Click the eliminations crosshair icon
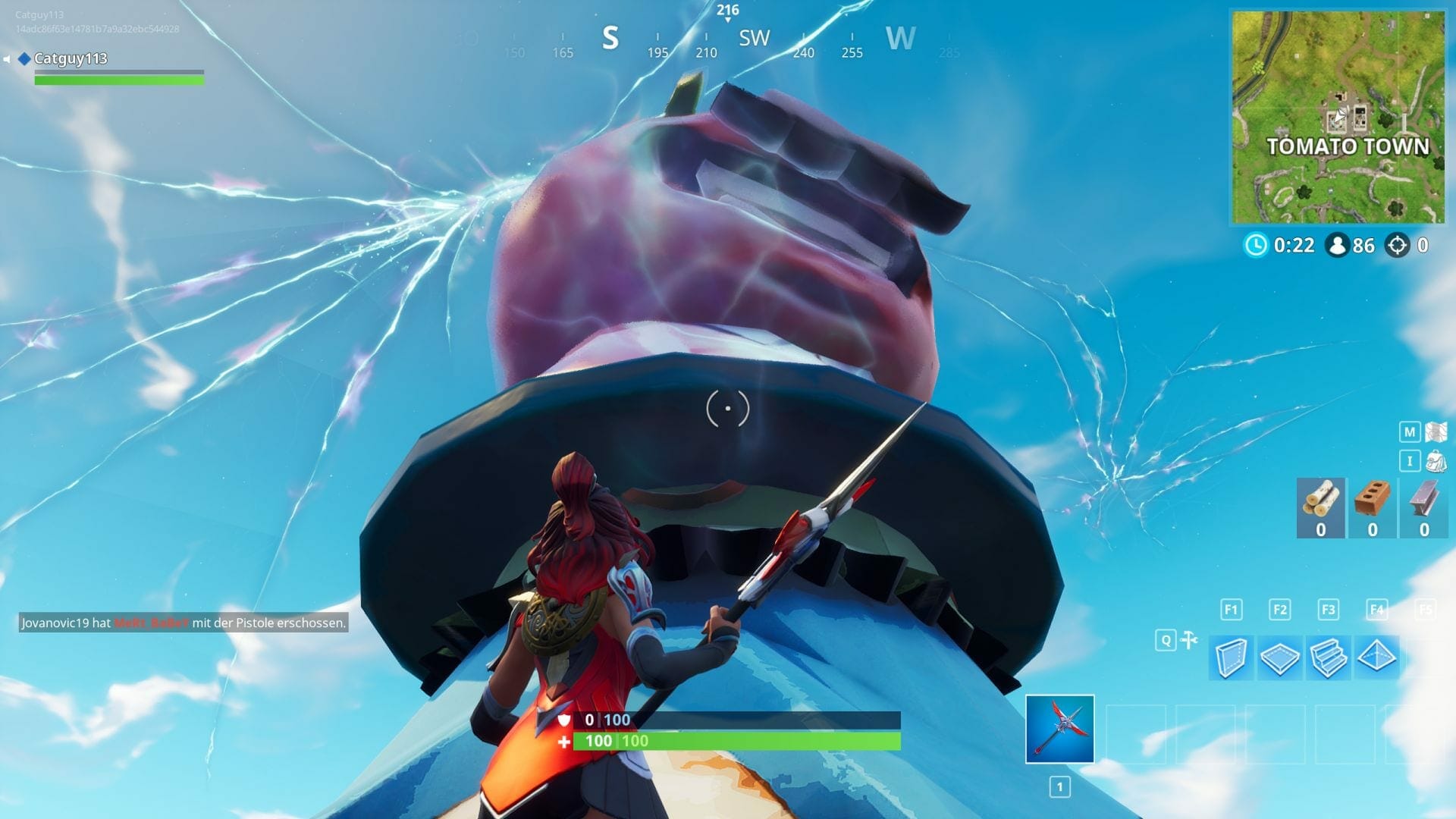This screenshot has width=1456, height=819. tap(1398, 245)
